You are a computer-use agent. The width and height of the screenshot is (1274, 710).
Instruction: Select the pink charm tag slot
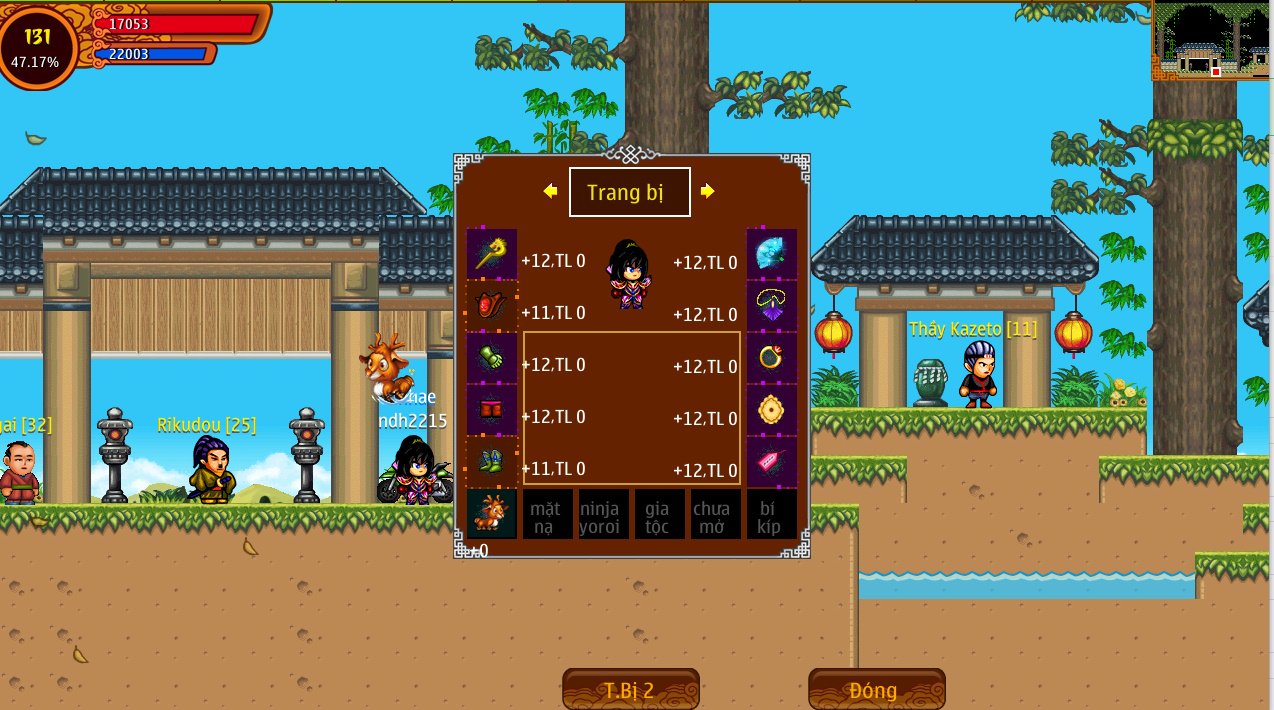tap(772, 462)
